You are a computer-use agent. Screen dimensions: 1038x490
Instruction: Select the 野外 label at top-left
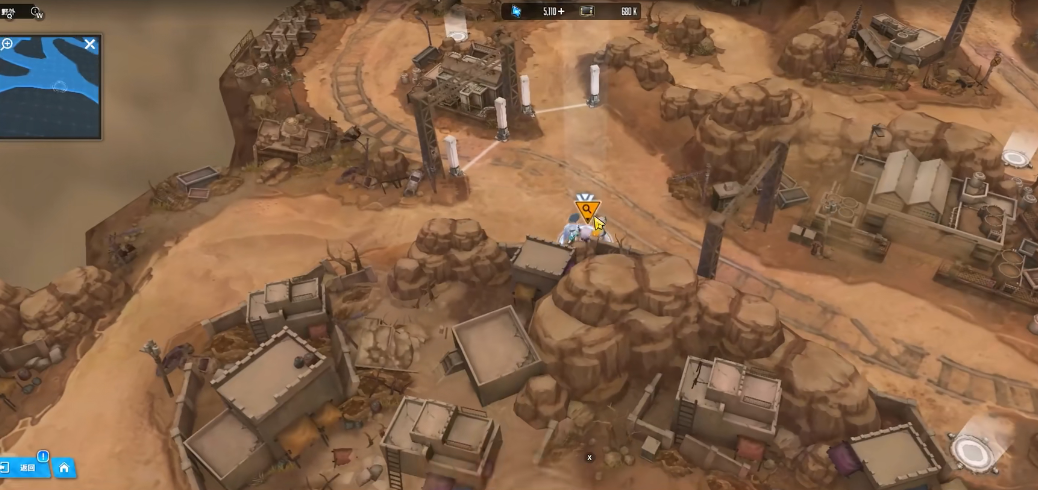point(8,11)
